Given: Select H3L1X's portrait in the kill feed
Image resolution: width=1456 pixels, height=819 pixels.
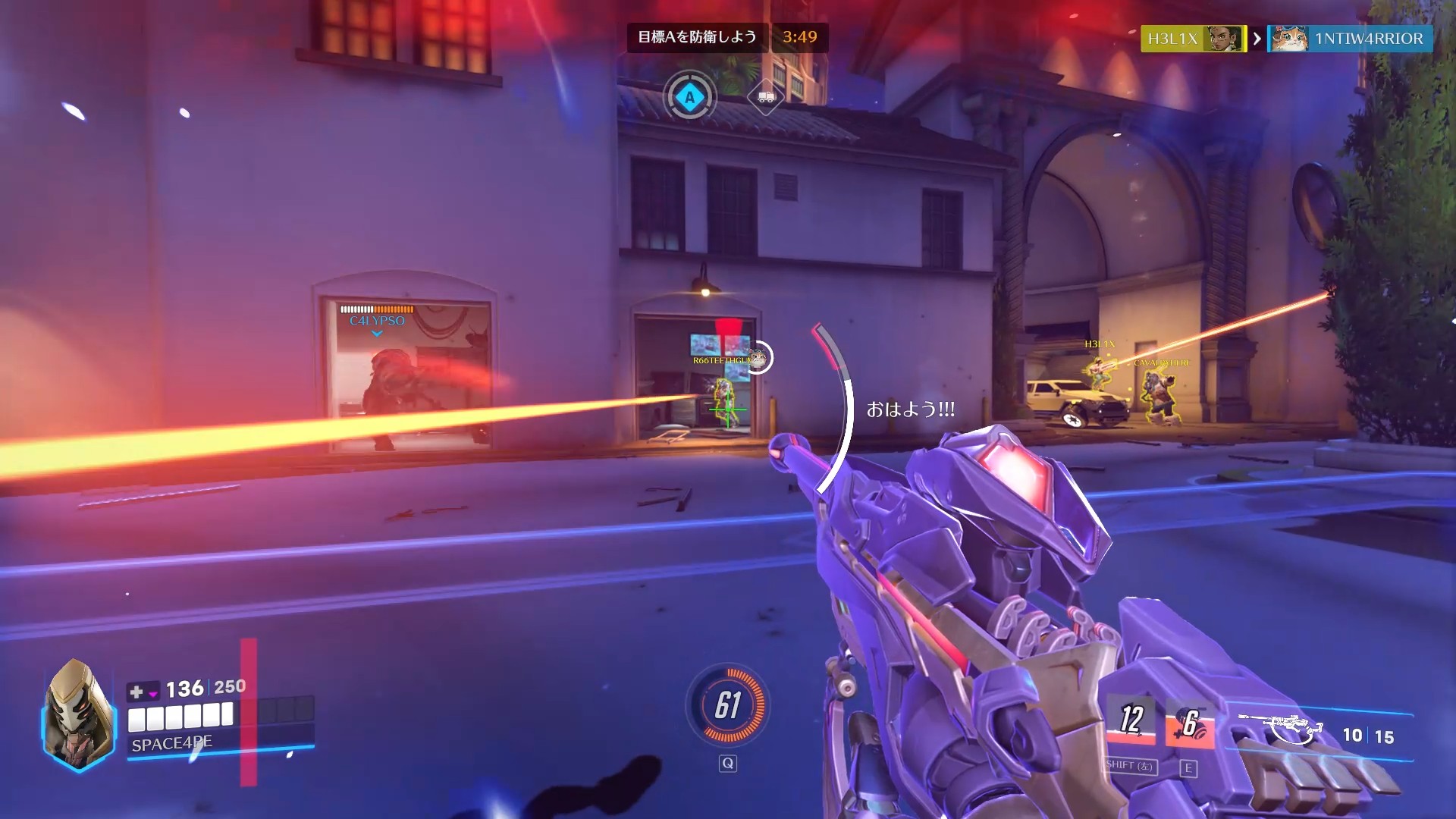Looking at the screenshot, I should tap(1224, 39).
